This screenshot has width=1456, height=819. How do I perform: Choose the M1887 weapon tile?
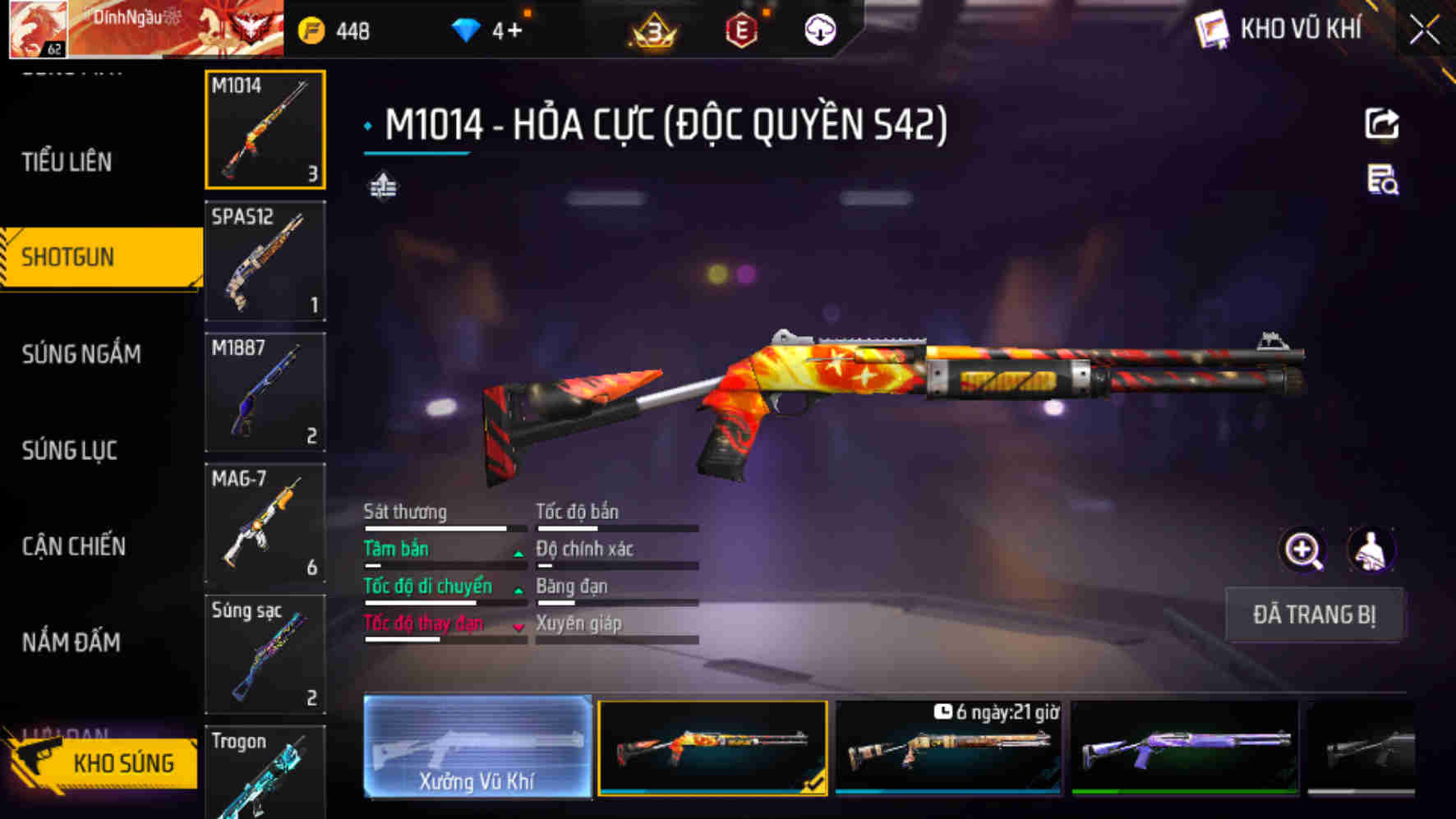265,392
